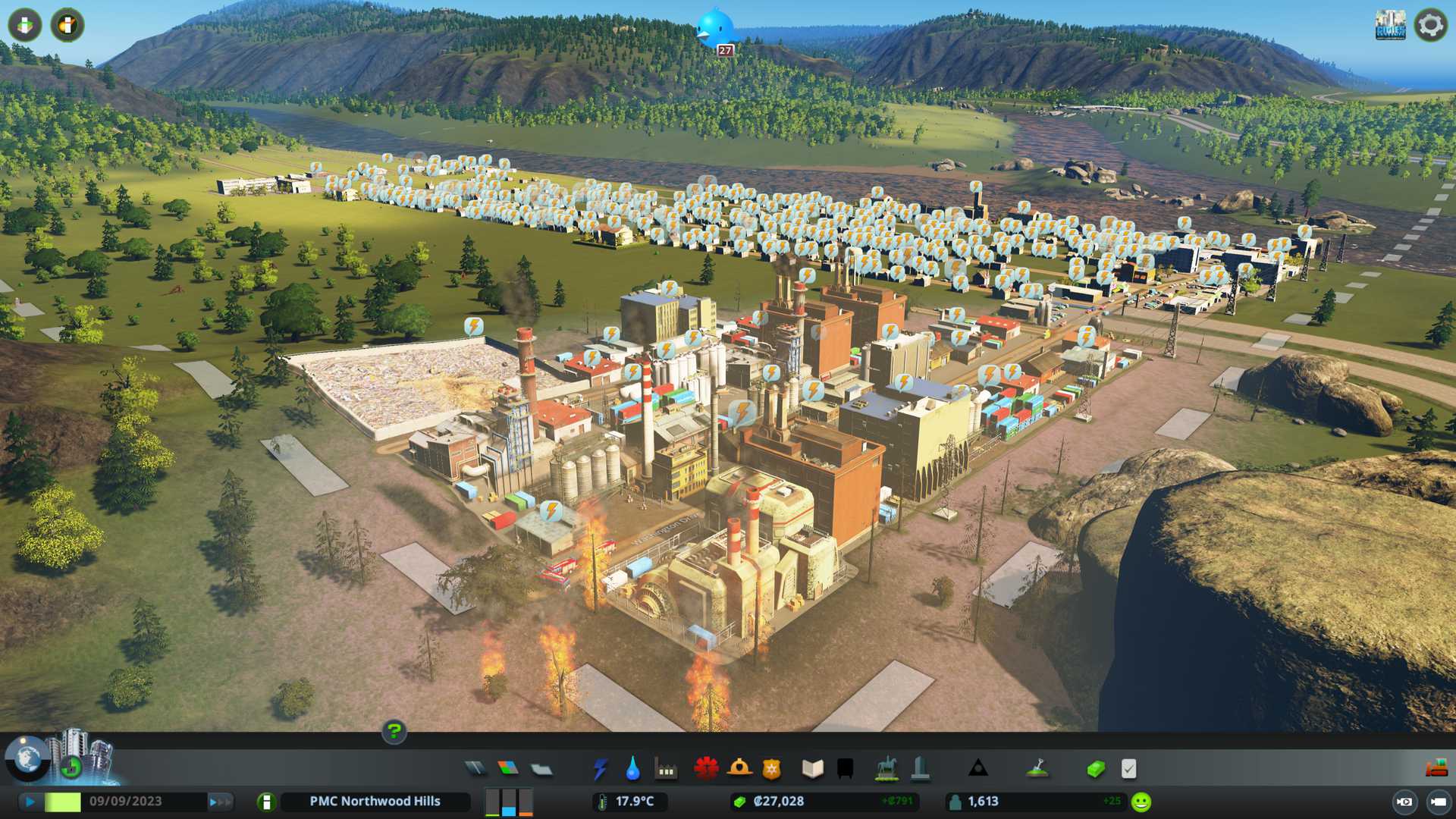Screen dimensions: 1456x819
Task: Open the Parks statue menu
Action: tap(886, 769)
